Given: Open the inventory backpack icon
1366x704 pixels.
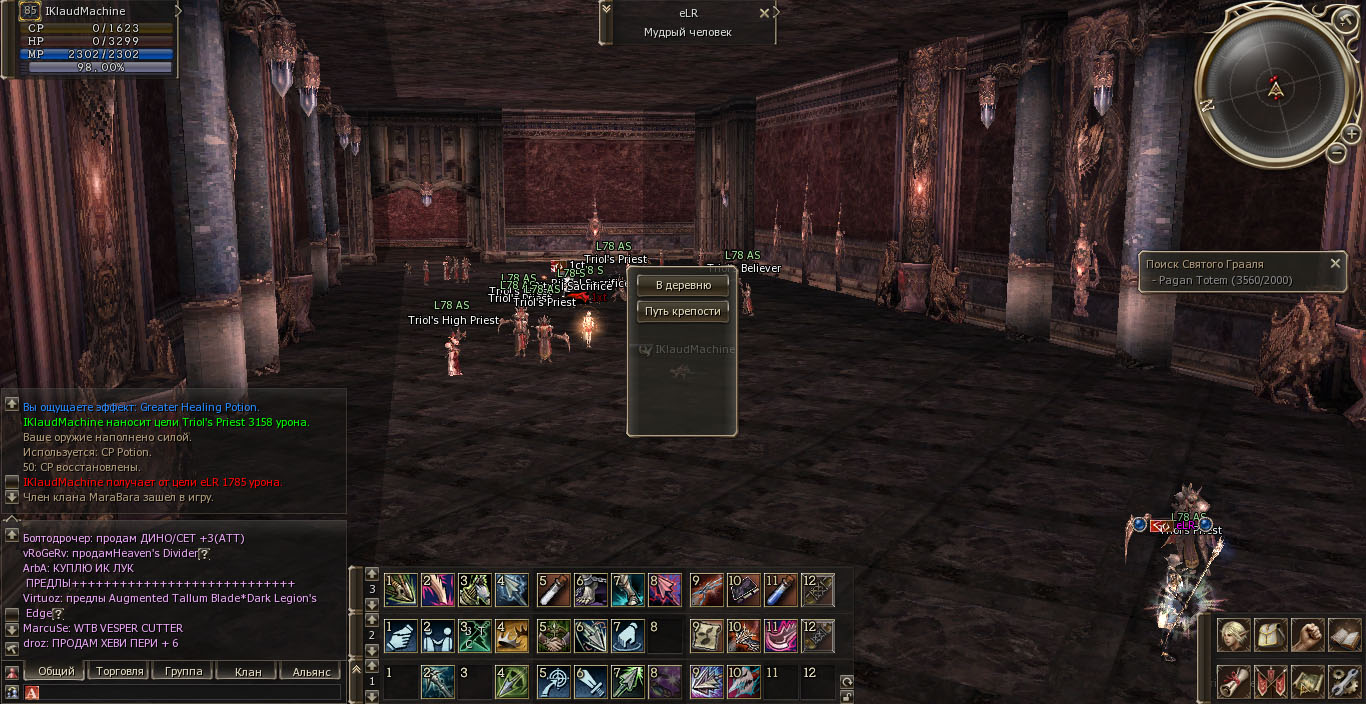Looking at the screenshot, I should [1270, 636].
